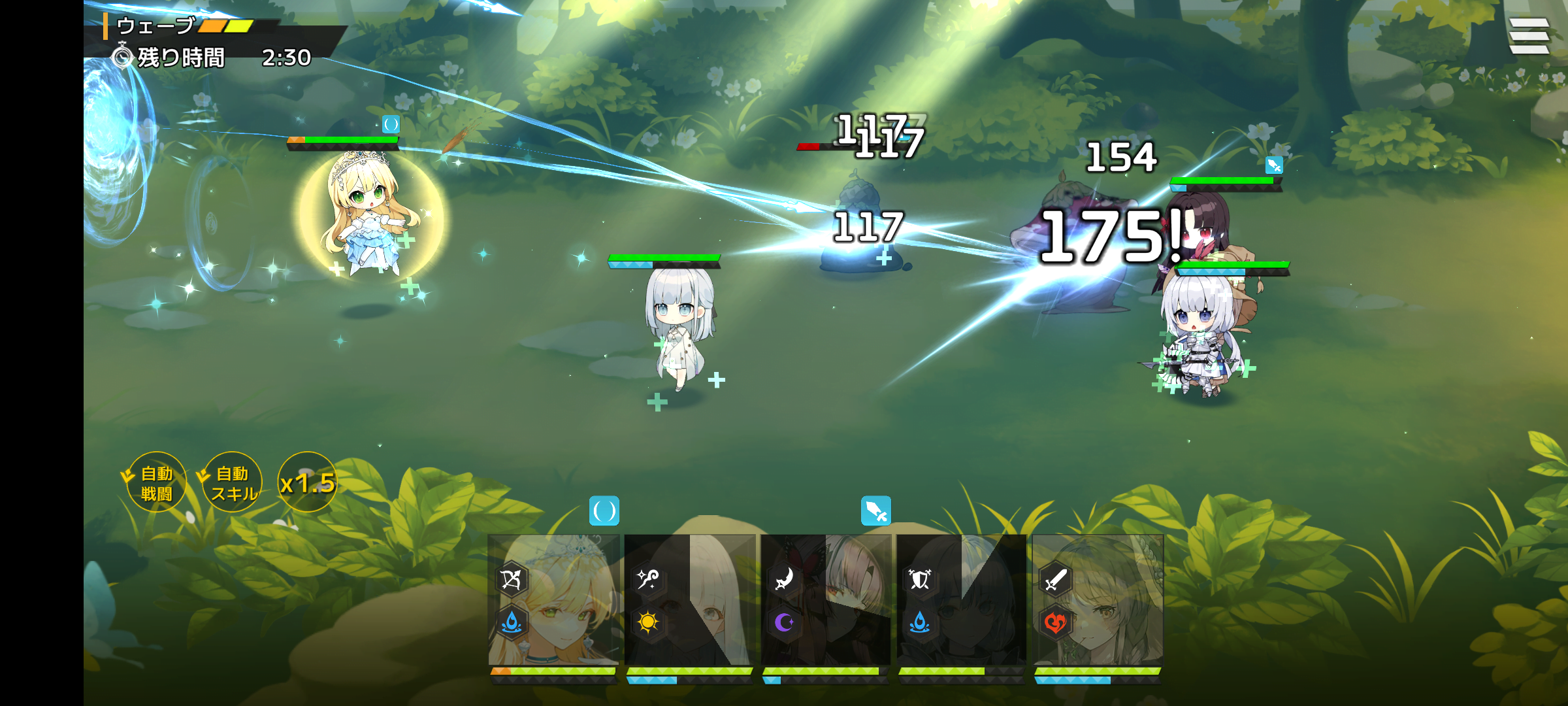Change the x1.5 battle speed
Image resolution: width=1568 pixels, height=706 pixels.
[307, 483]
